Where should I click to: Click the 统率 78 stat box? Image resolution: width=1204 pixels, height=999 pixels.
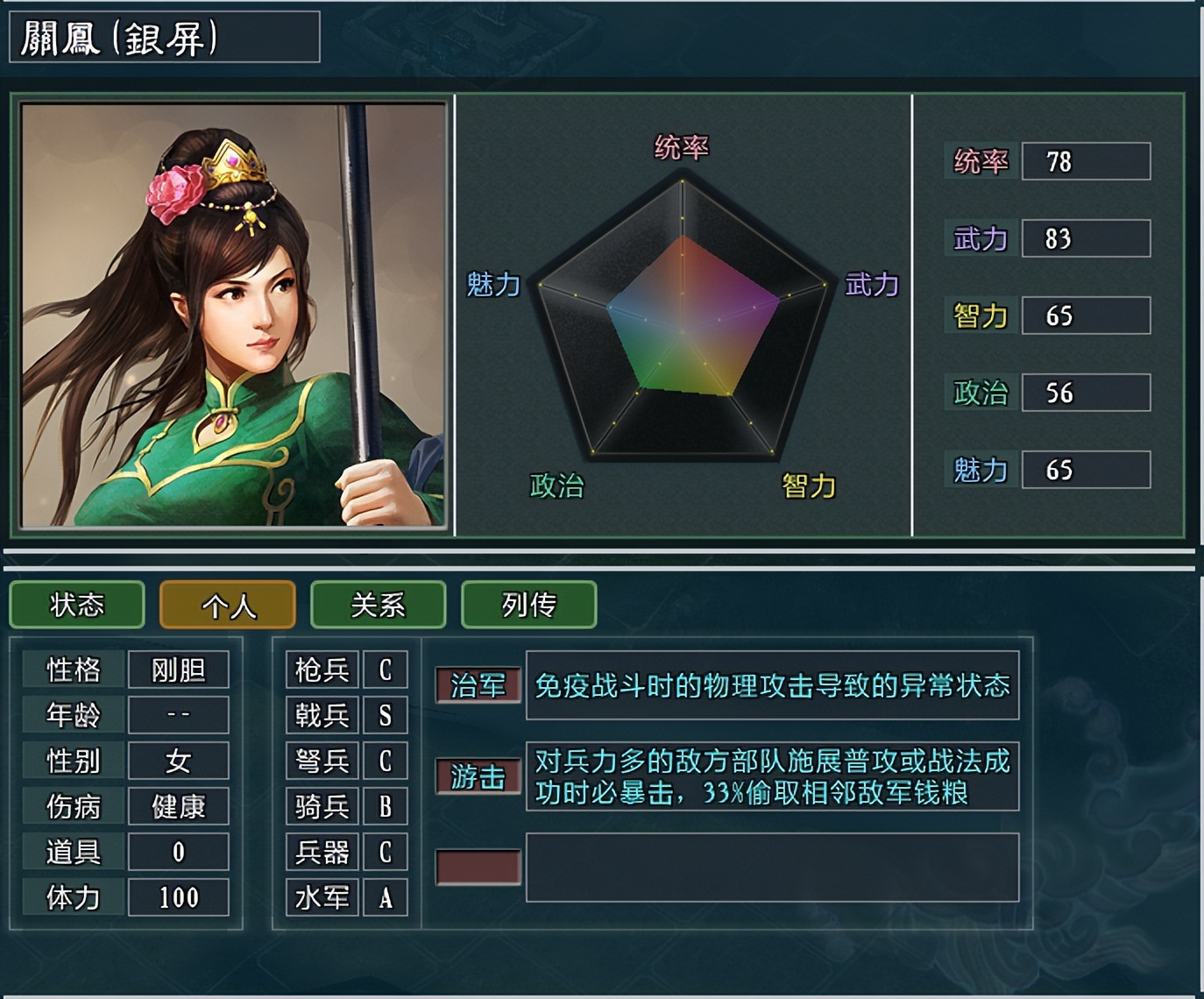coord(1086,162)
